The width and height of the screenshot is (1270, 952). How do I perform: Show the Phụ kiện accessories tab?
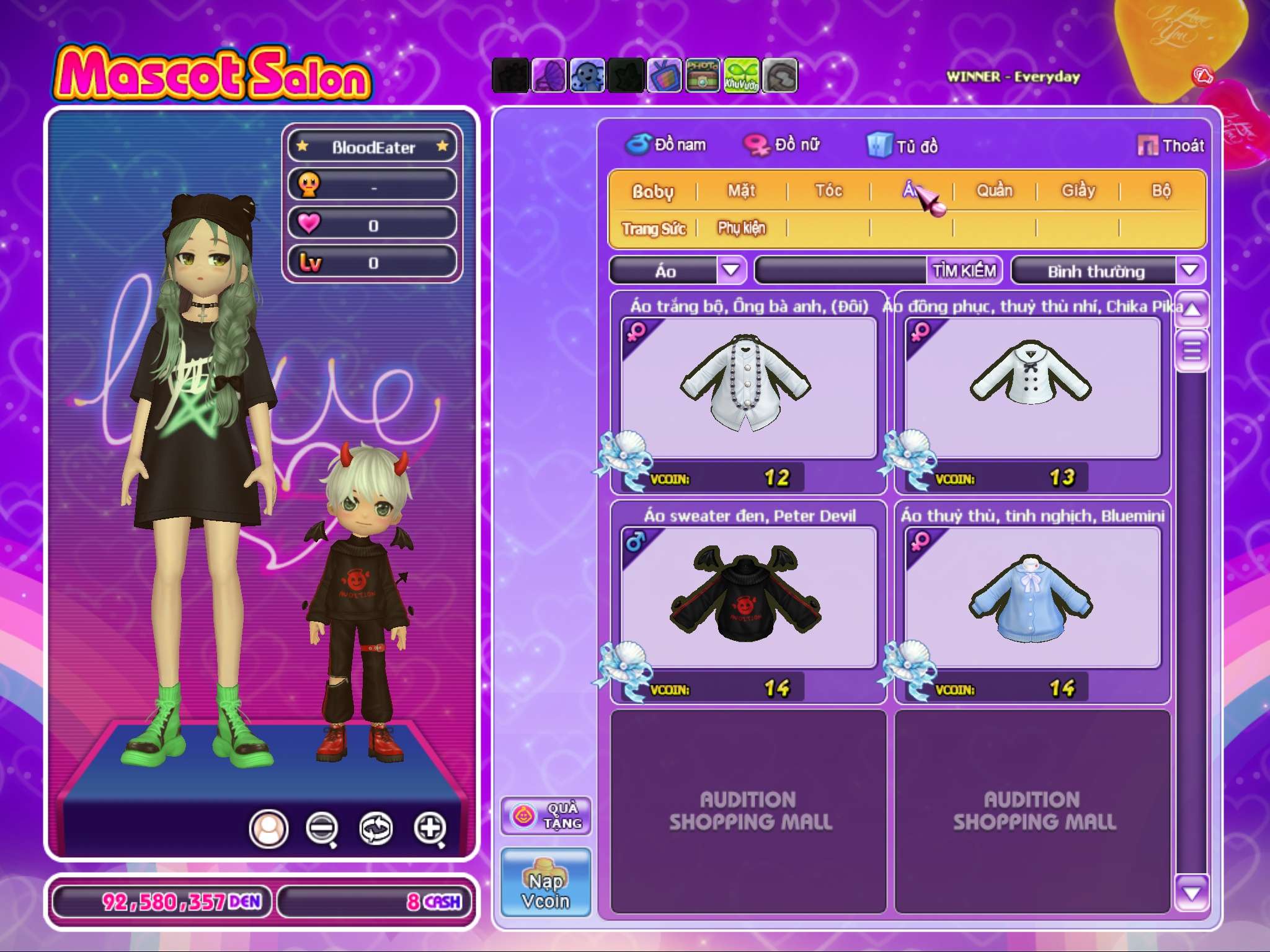742,228
